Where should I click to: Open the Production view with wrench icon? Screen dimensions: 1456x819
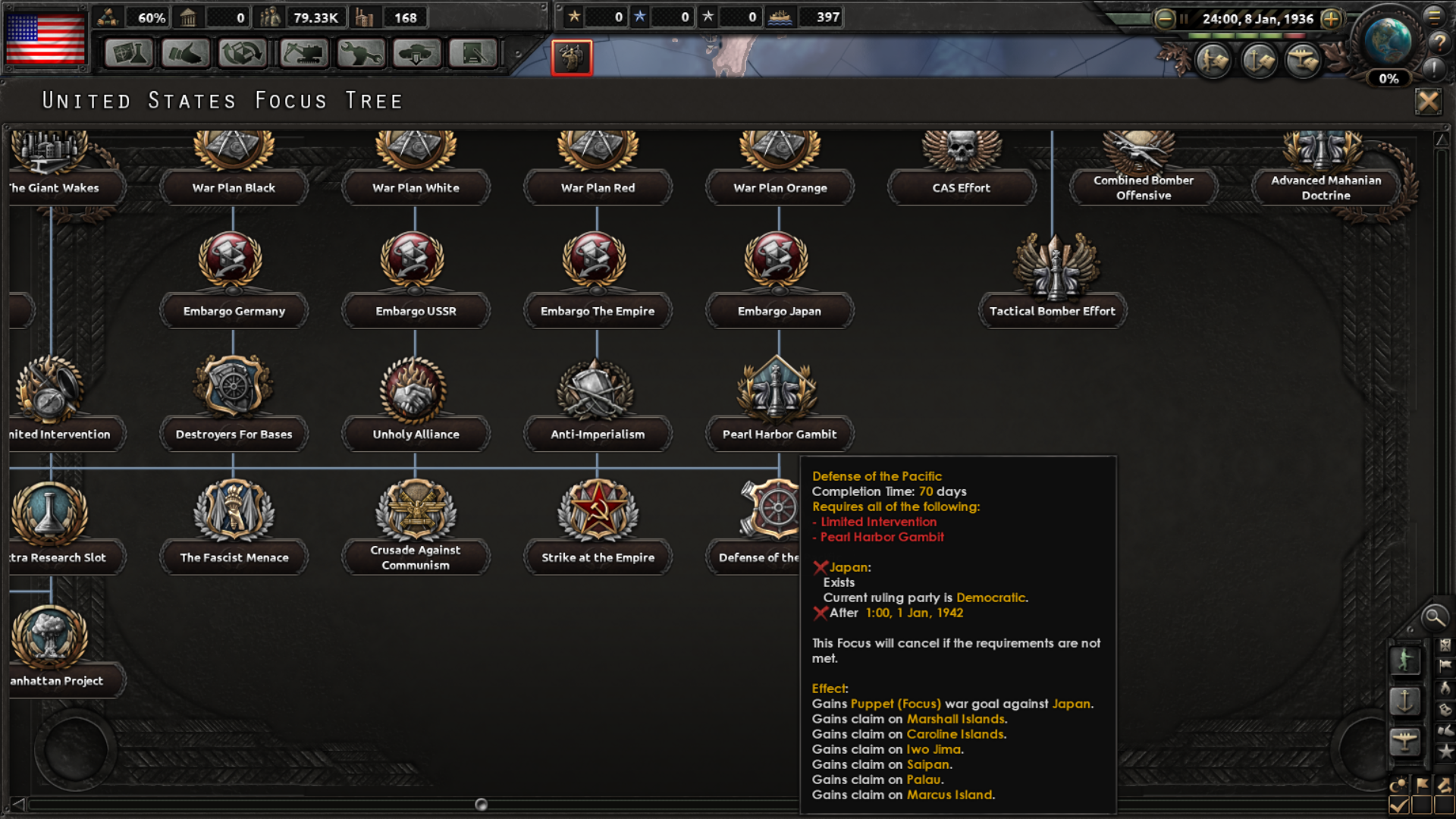(360, 54)
